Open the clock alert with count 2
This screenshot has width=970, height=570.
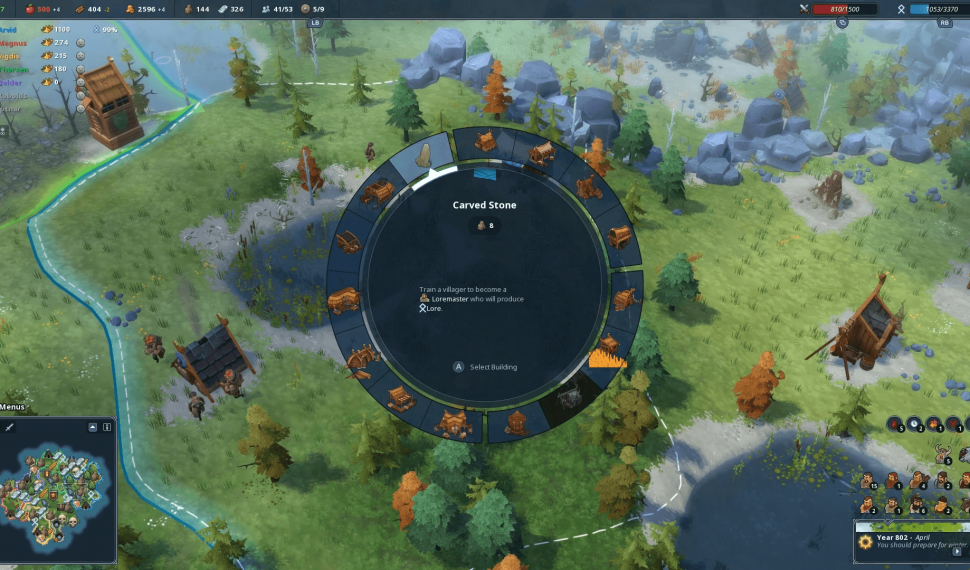tap(915, 424)
